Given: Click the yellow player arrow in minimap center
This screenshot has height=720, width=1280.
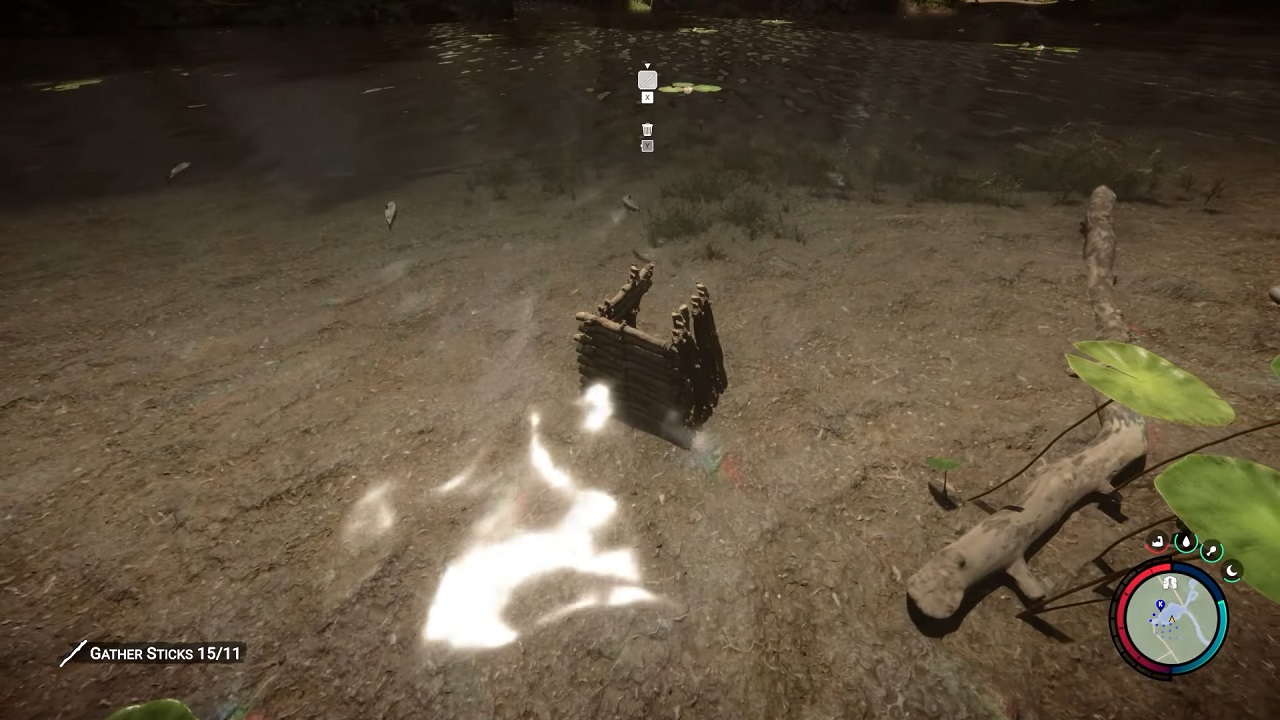Looking at the screenshot, I should pyautogui.click(x=1171, y=618).
